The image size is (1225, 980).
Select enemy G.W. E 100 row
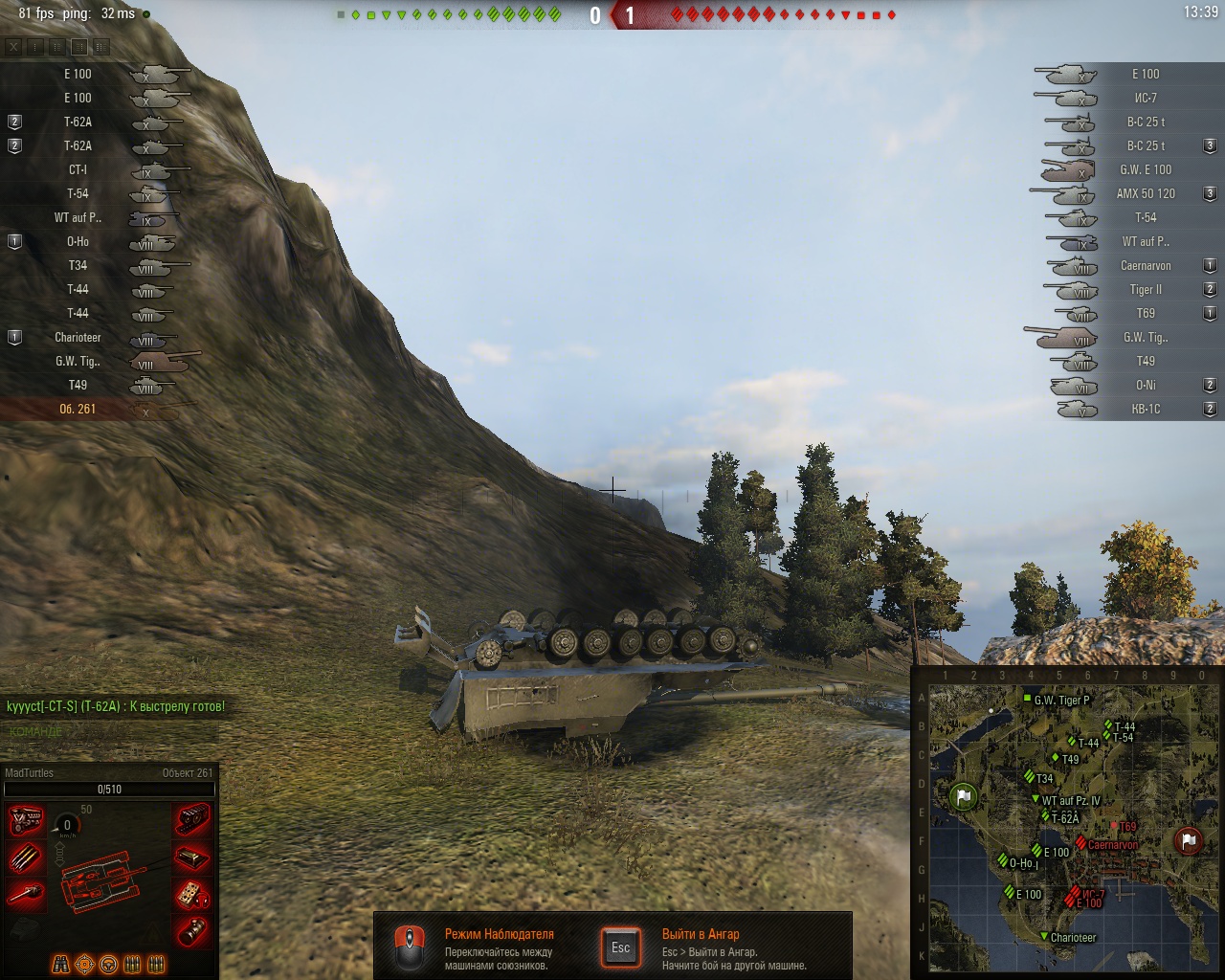click(1145, 169)
